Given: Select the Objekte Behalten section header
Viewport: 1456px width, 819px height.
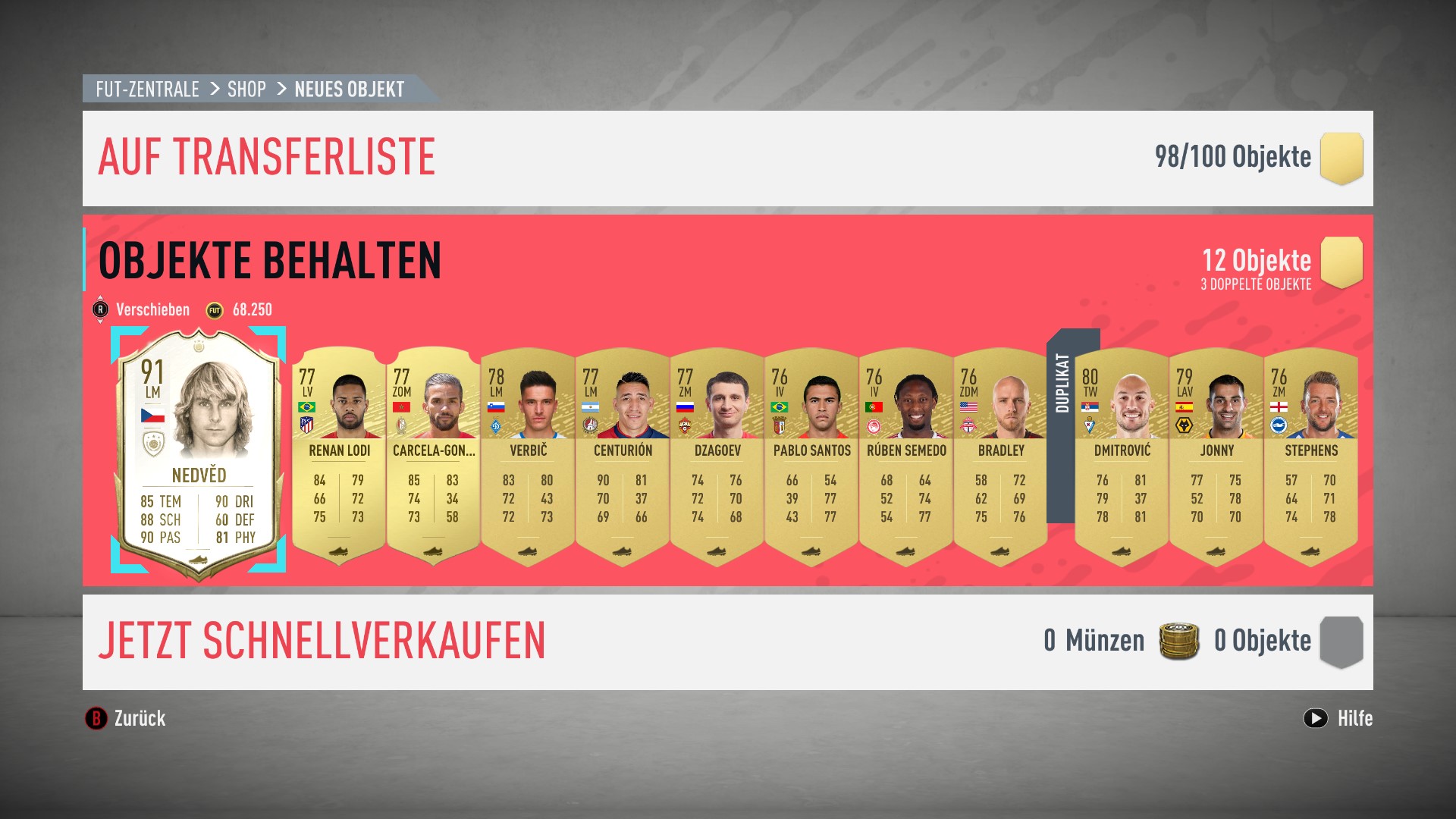Looking at the screenshot, I should (270, 261).
